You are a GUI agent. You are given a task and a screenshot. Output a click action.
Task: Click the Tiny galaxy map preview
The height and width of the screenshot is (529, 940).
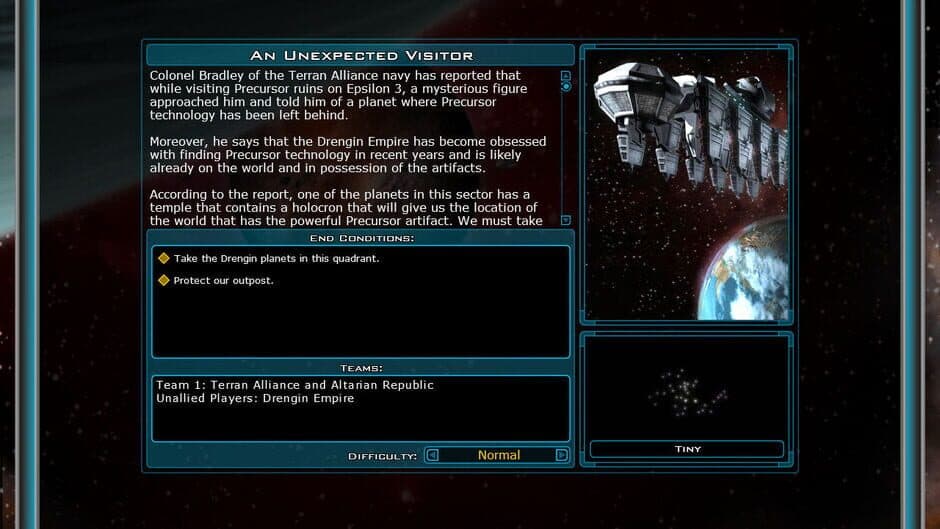tap(686, 389)
